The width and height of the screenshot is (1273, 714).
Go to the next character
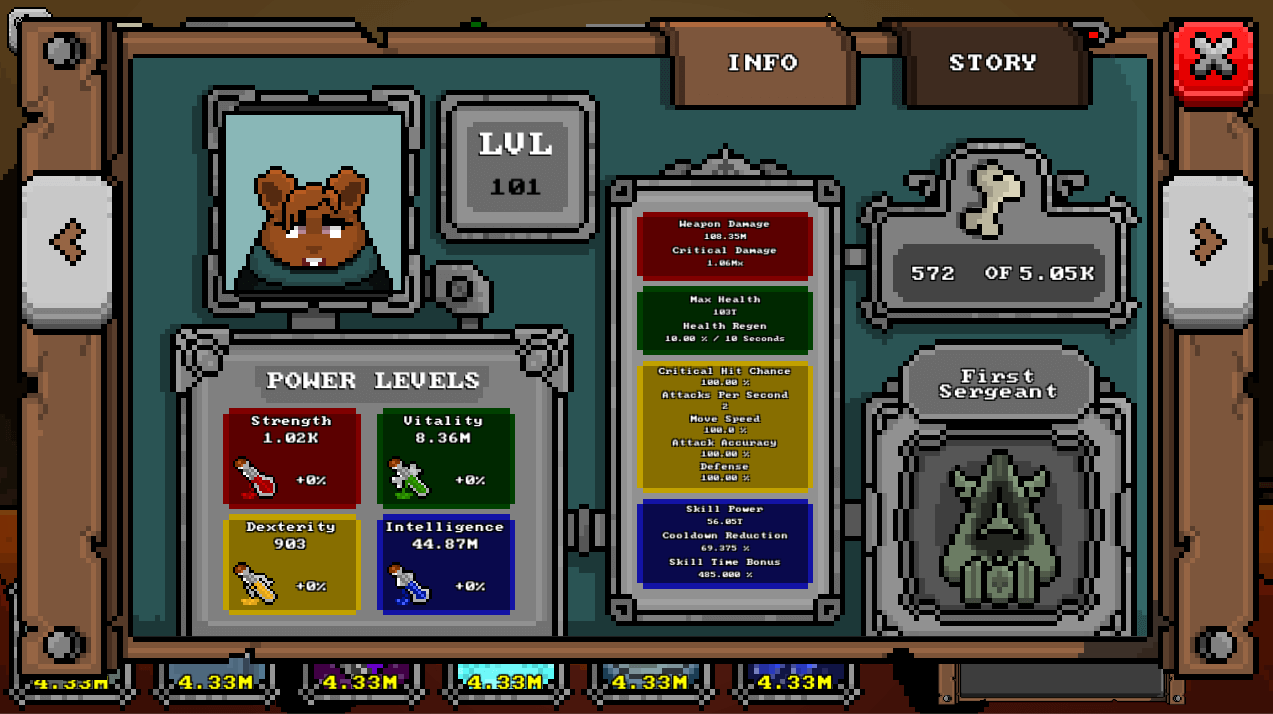pyautogui.click(x=1207, y=242)
